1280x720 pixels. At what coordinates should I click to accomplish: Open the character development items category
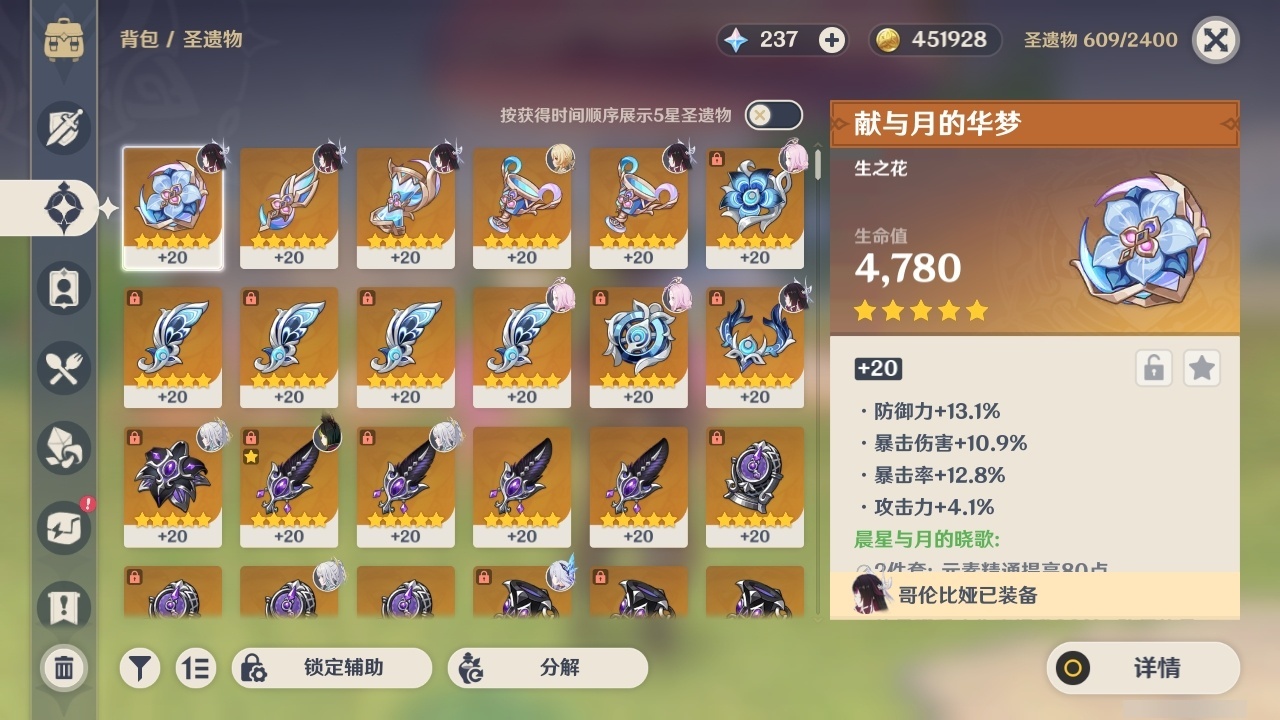(x=63, y=288)
